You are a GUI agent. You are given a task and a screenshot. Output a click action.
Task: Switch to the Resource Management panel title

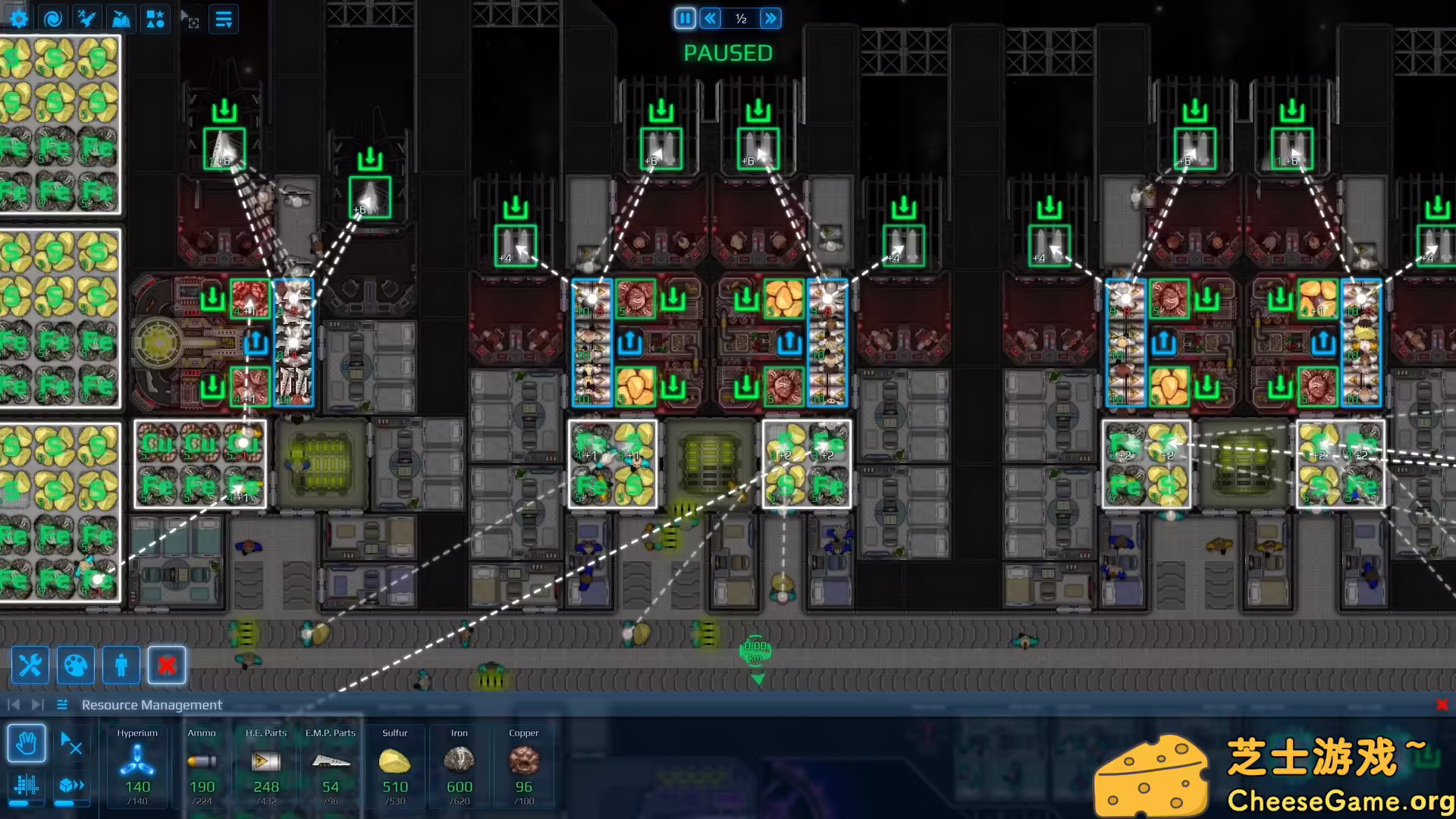pyautogui.click(x=152, y=704)
